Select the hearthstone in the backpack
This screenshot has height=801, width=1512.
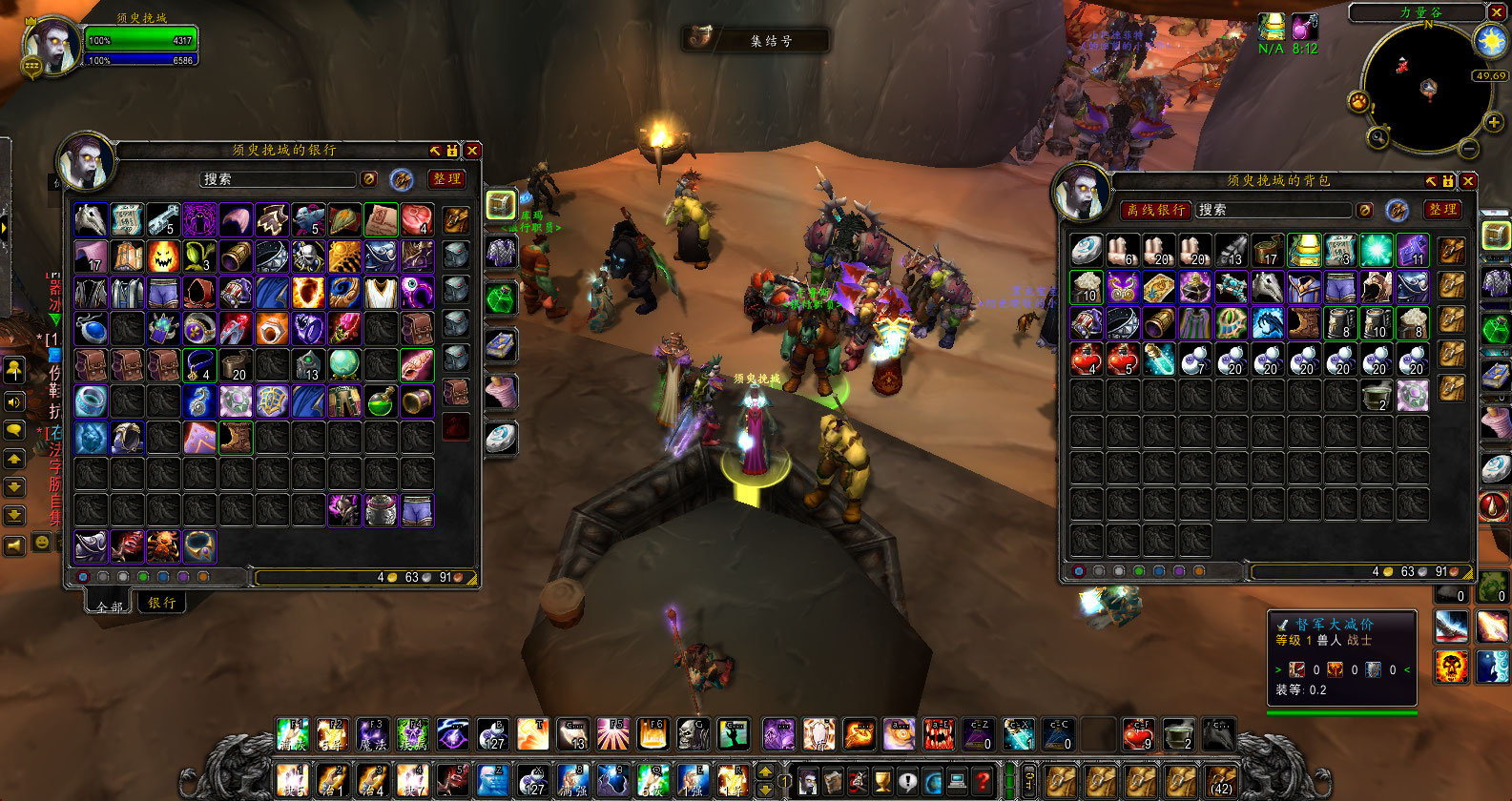click(x=1087, y=251)
